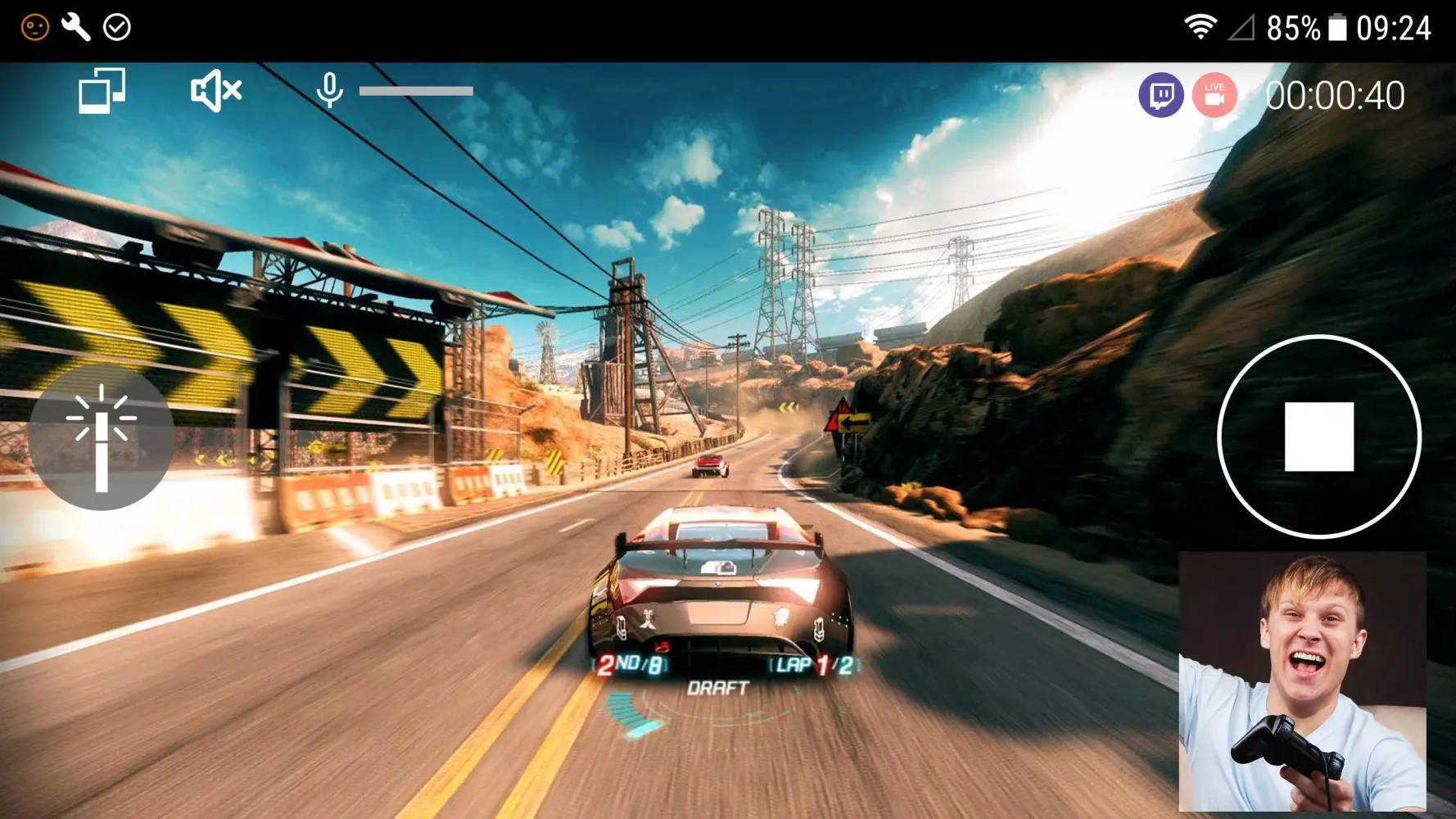Tap the microphone icon
Screen dimensions: 1456x819
coord(329,91)
